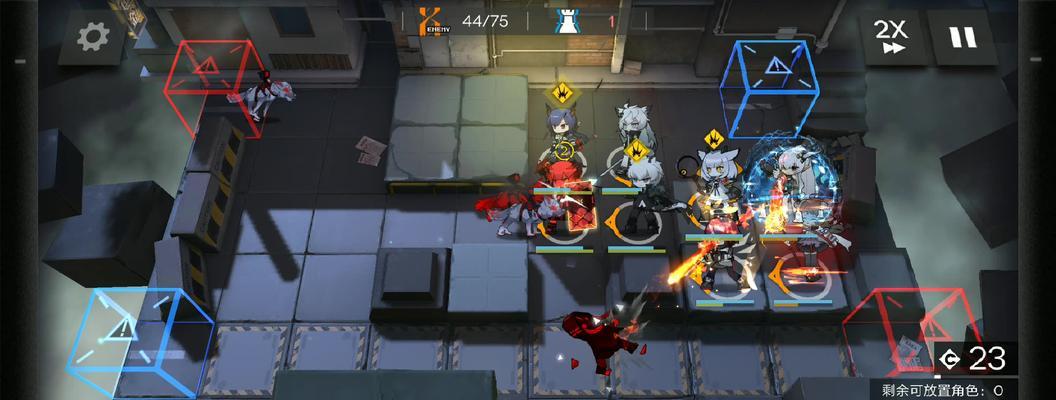
Task: Pause the battle
Action: [x=962, y=38]
